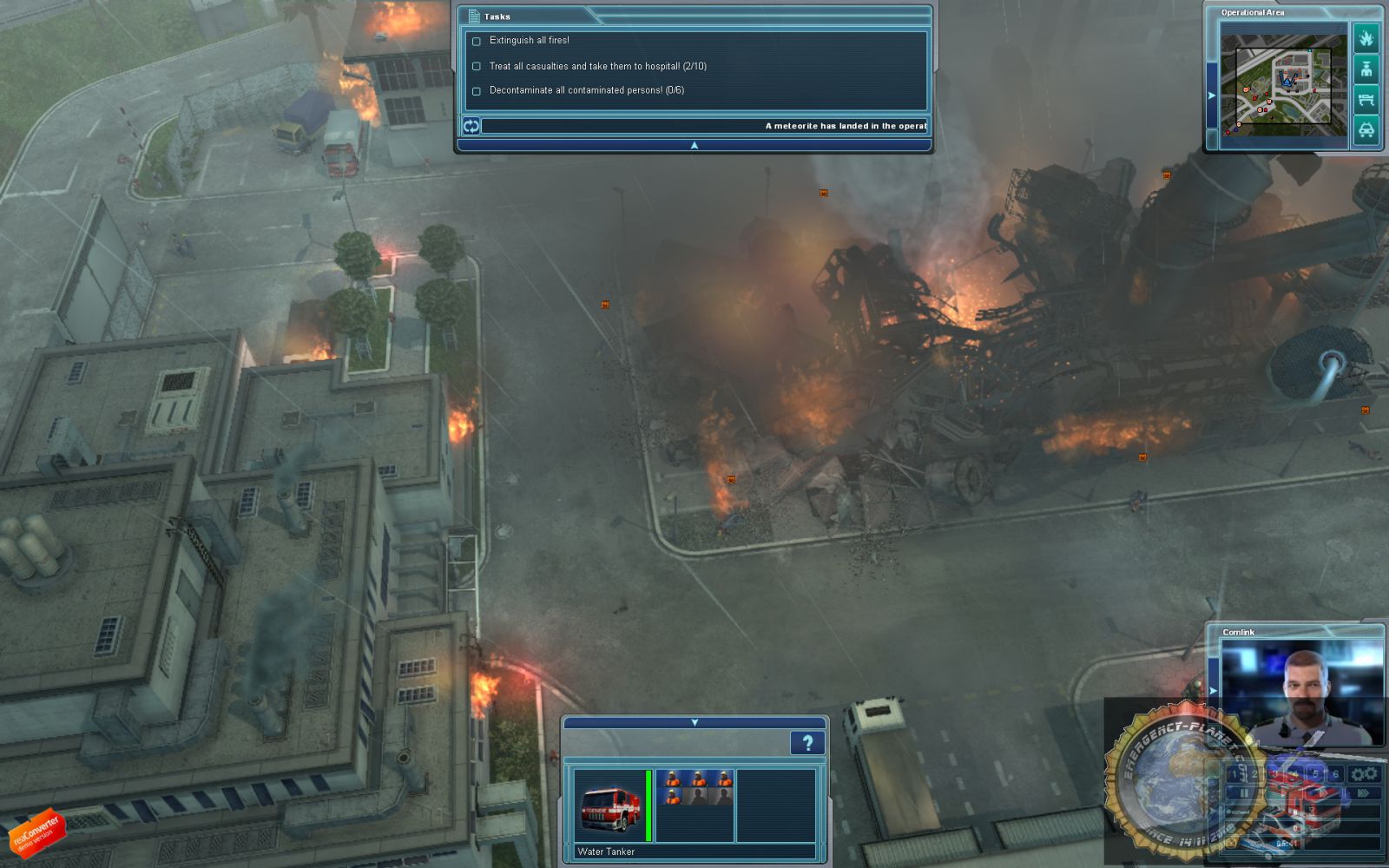Speed up the game with fast-forward arrows
This screenshot has width=1389, height=868.
pyautogui.click(x=1363, y=793)
